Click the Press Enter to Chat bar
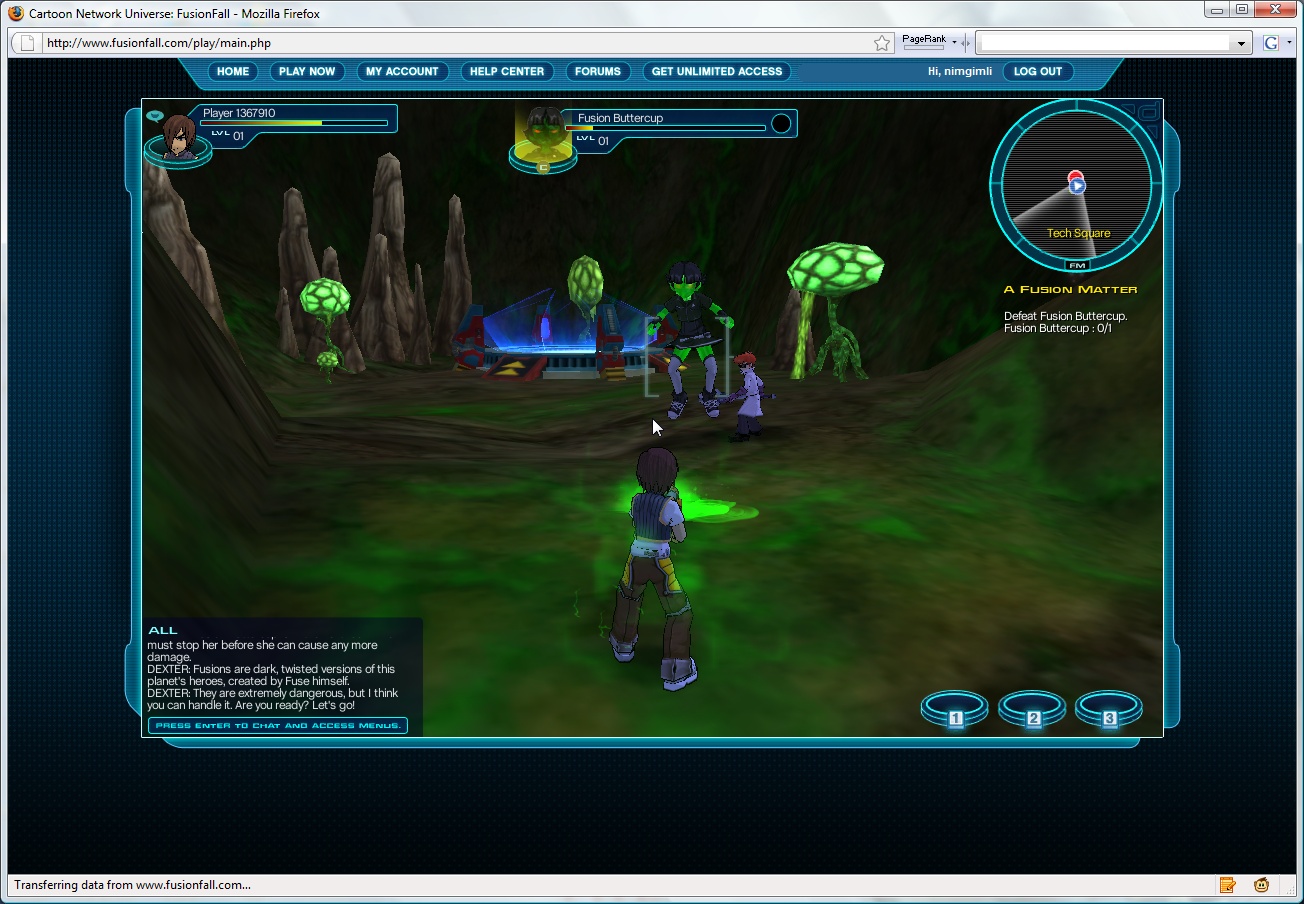 point(277,725)
